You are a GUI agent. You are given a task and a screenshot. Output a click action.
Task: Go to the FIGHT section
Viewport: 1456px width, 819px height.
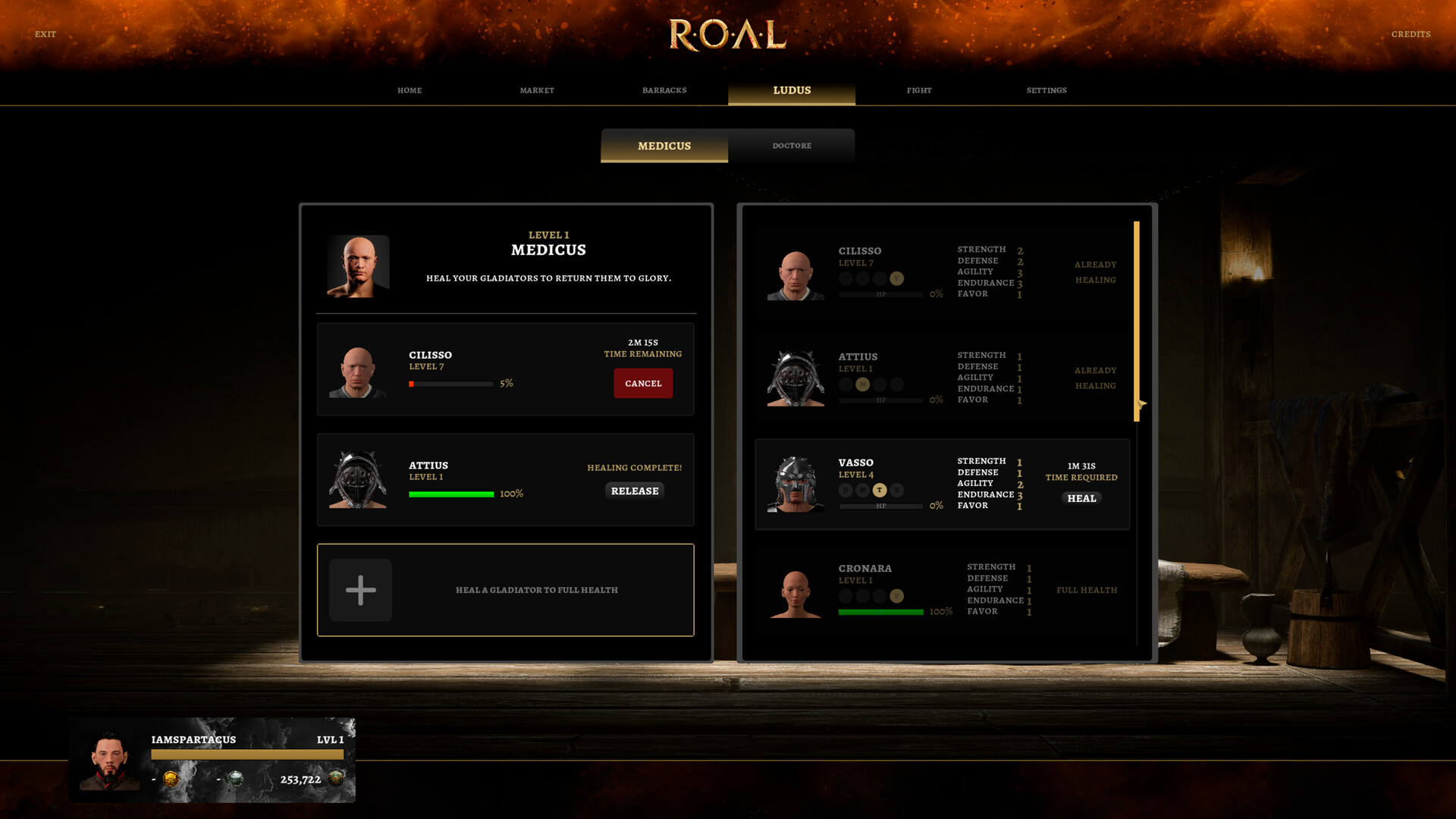pos(919,89)
